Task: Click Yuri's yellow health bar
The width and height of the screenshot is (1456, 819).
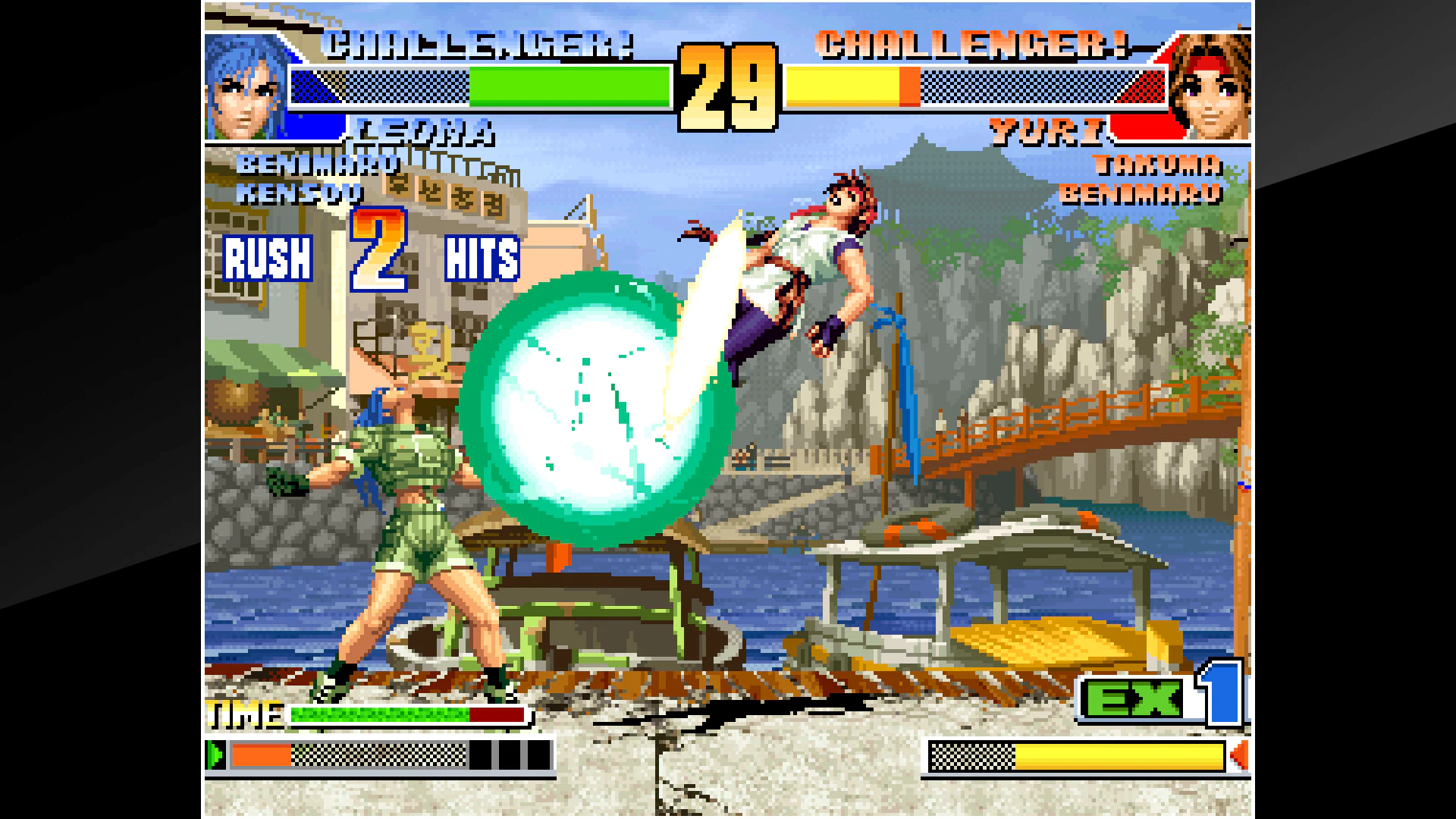Action: (842, 86)
